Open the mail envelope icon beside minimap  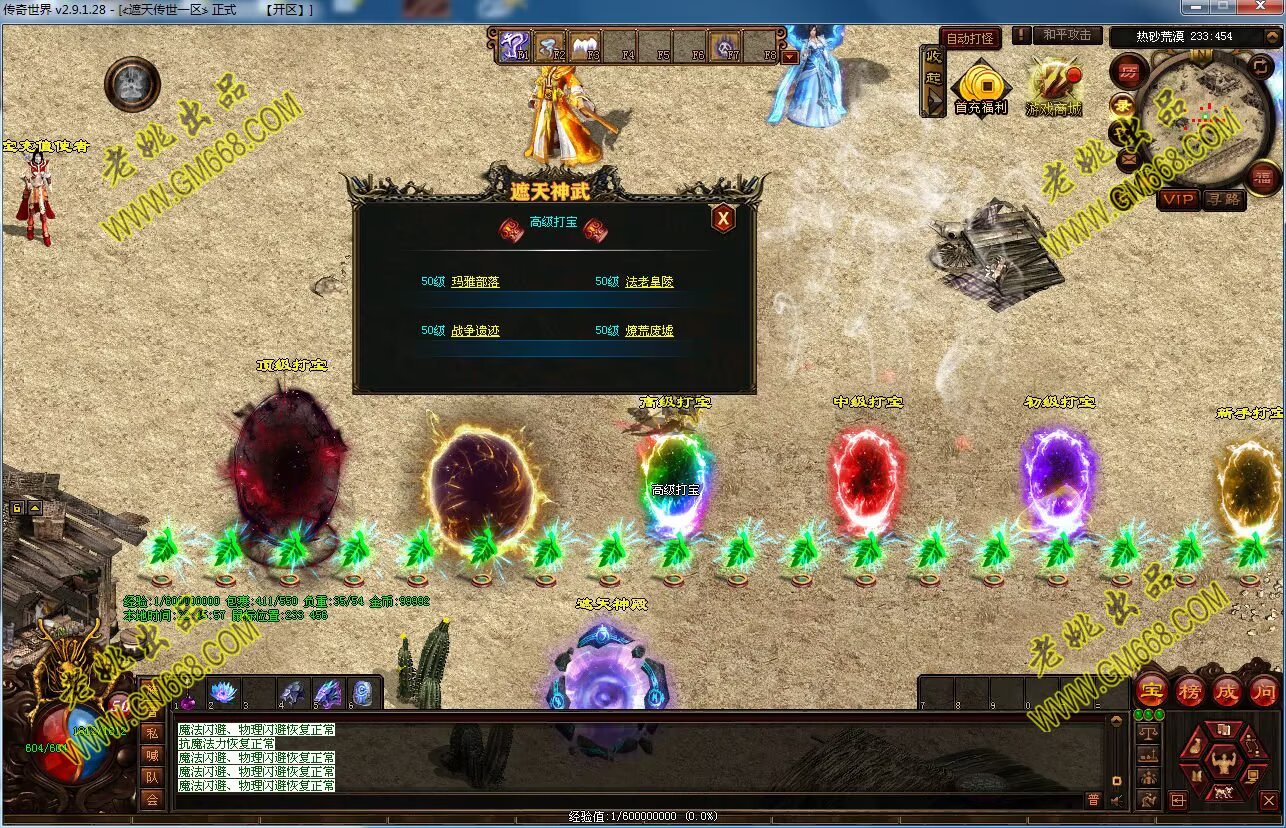click(x=1129, y=158)
